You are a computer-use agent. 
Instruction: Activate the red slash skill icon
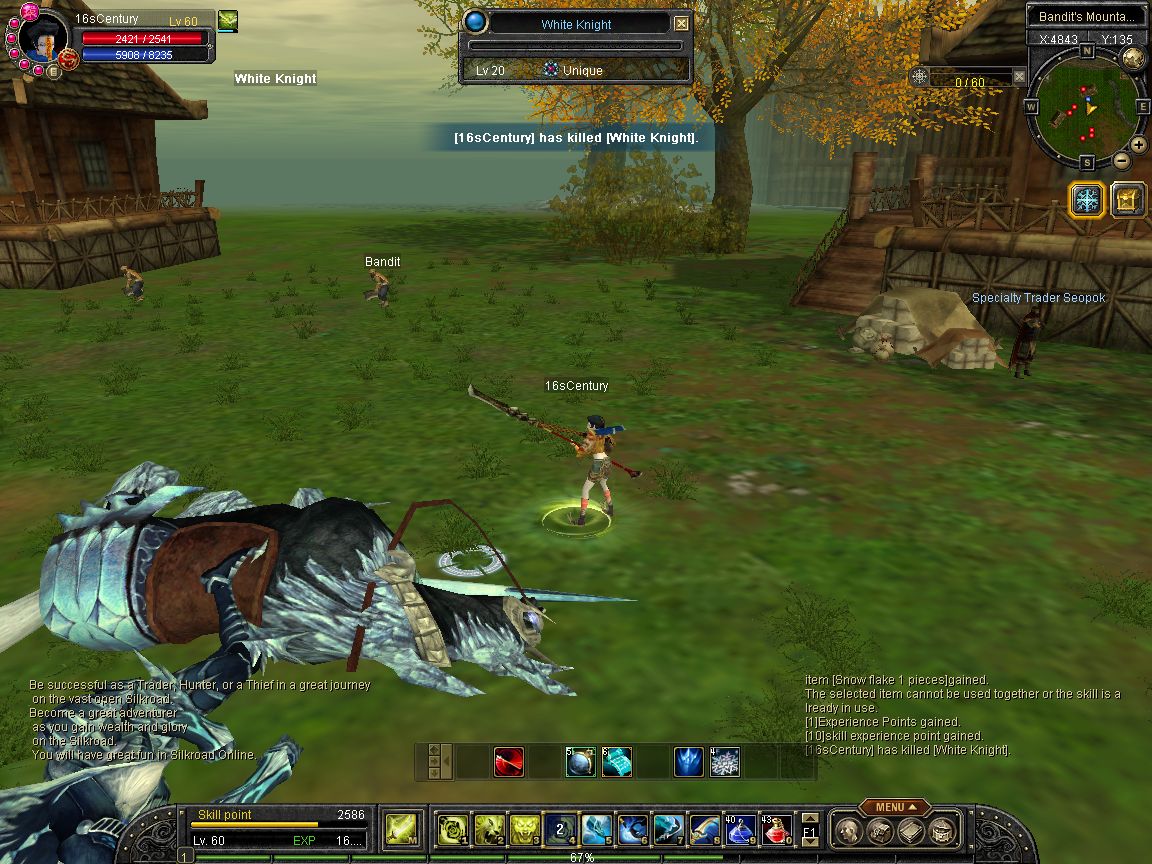click(508, 763)
